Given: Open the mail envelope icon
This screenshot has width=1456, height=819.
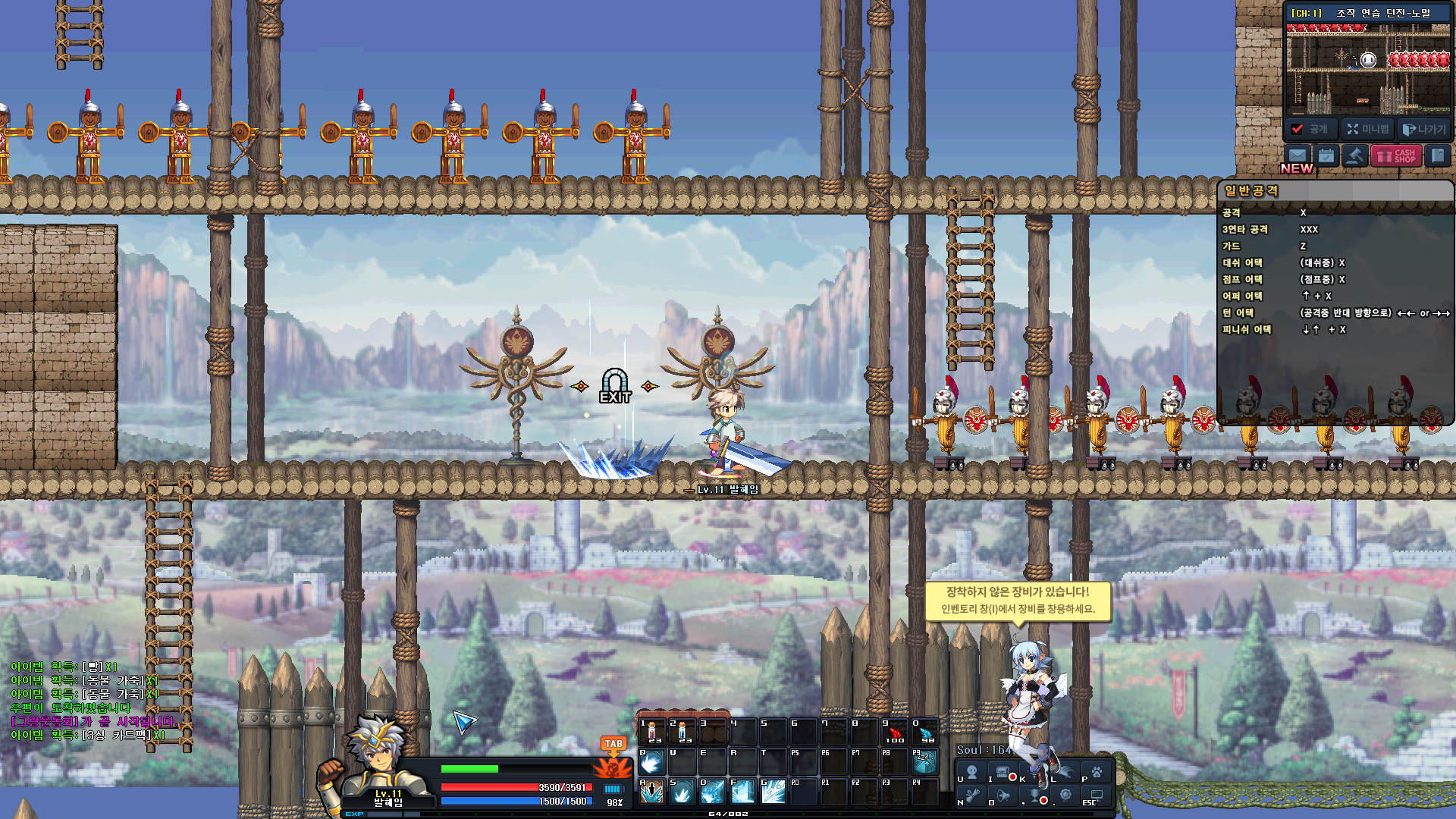Looking at the screenshot, I should click(x=1298, y=156).
